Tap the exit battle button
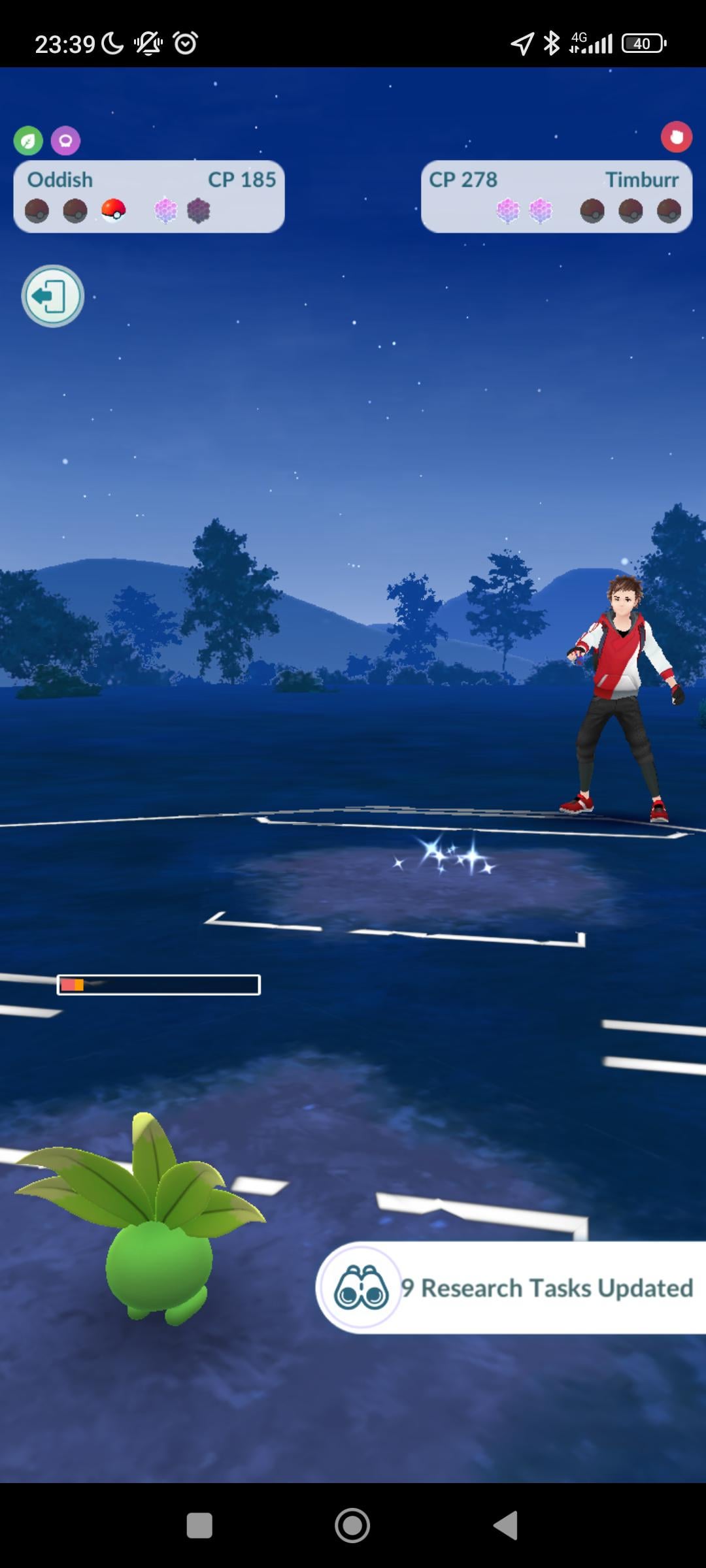 click(52, 296)
